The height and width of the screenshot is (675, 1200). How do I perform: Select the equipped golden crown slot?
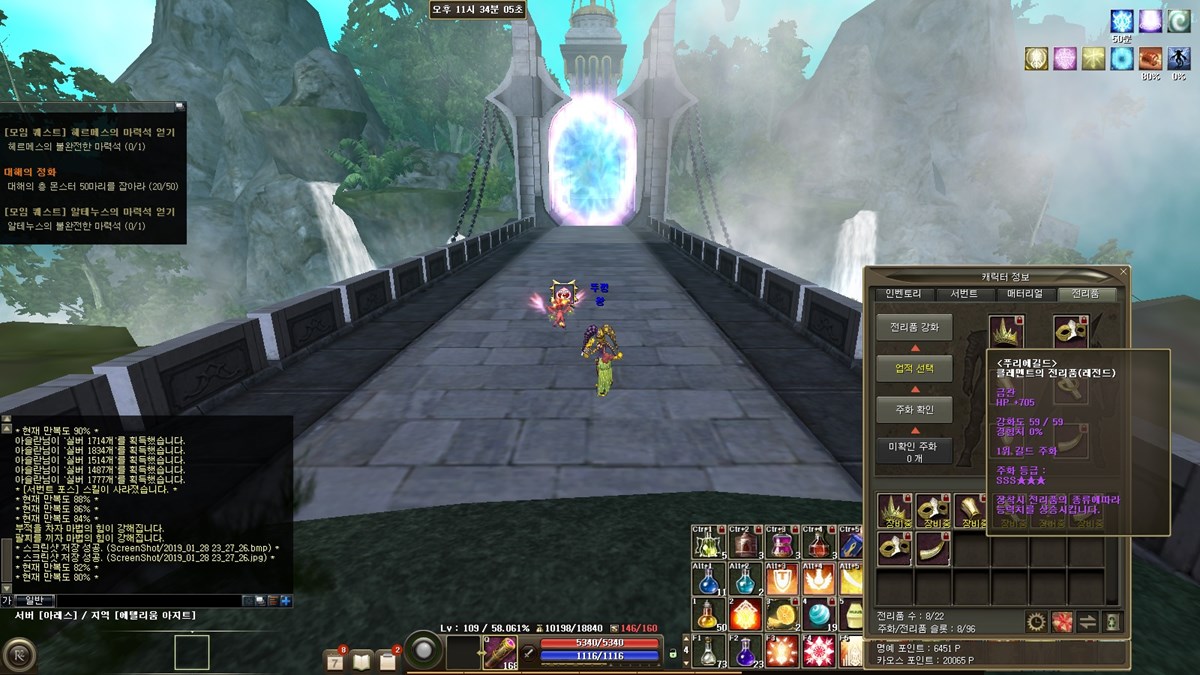[x=1006, y=332]
